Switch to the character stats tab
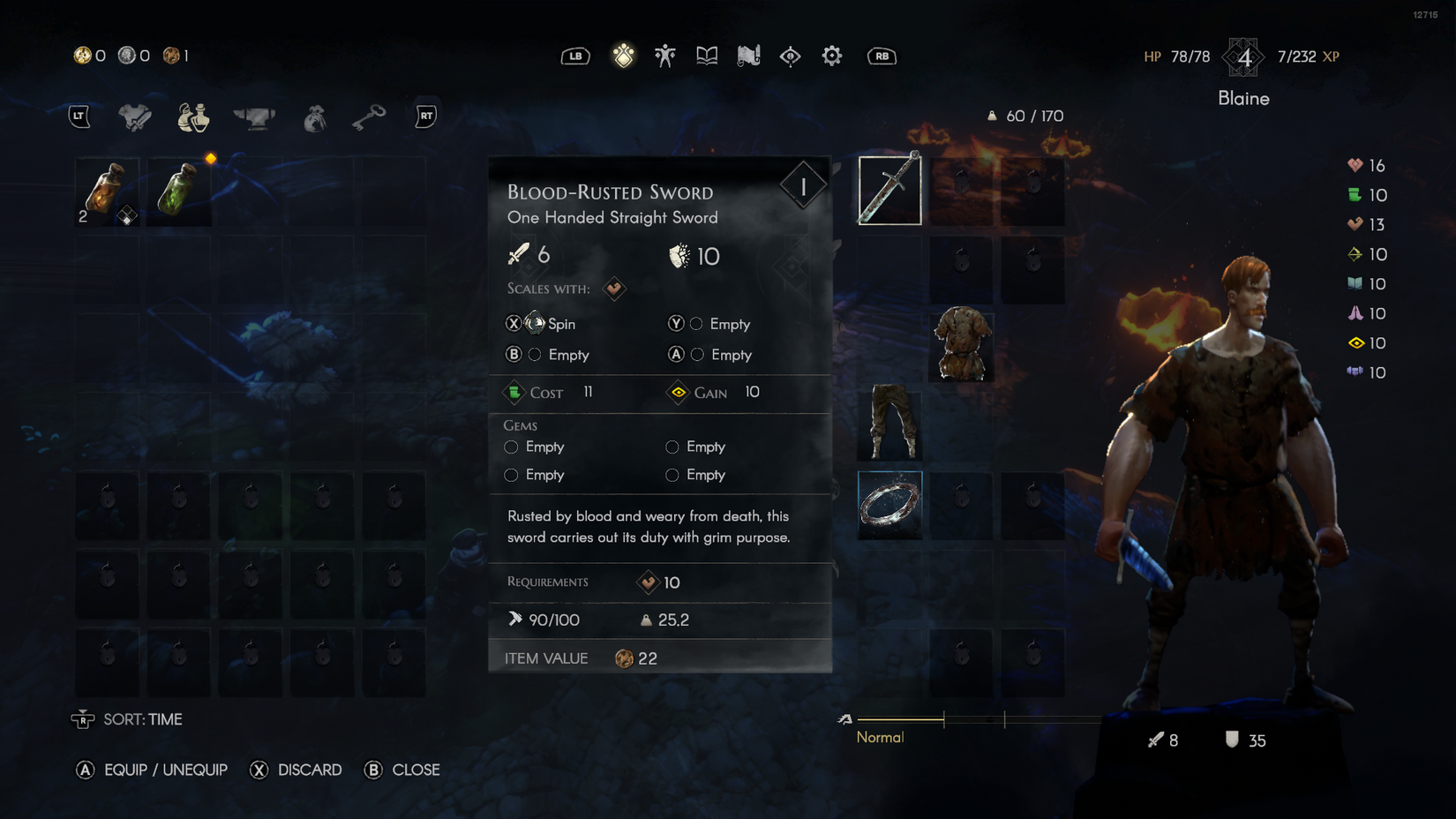Screen dimensions: 1456x819 tap(665, 56)
